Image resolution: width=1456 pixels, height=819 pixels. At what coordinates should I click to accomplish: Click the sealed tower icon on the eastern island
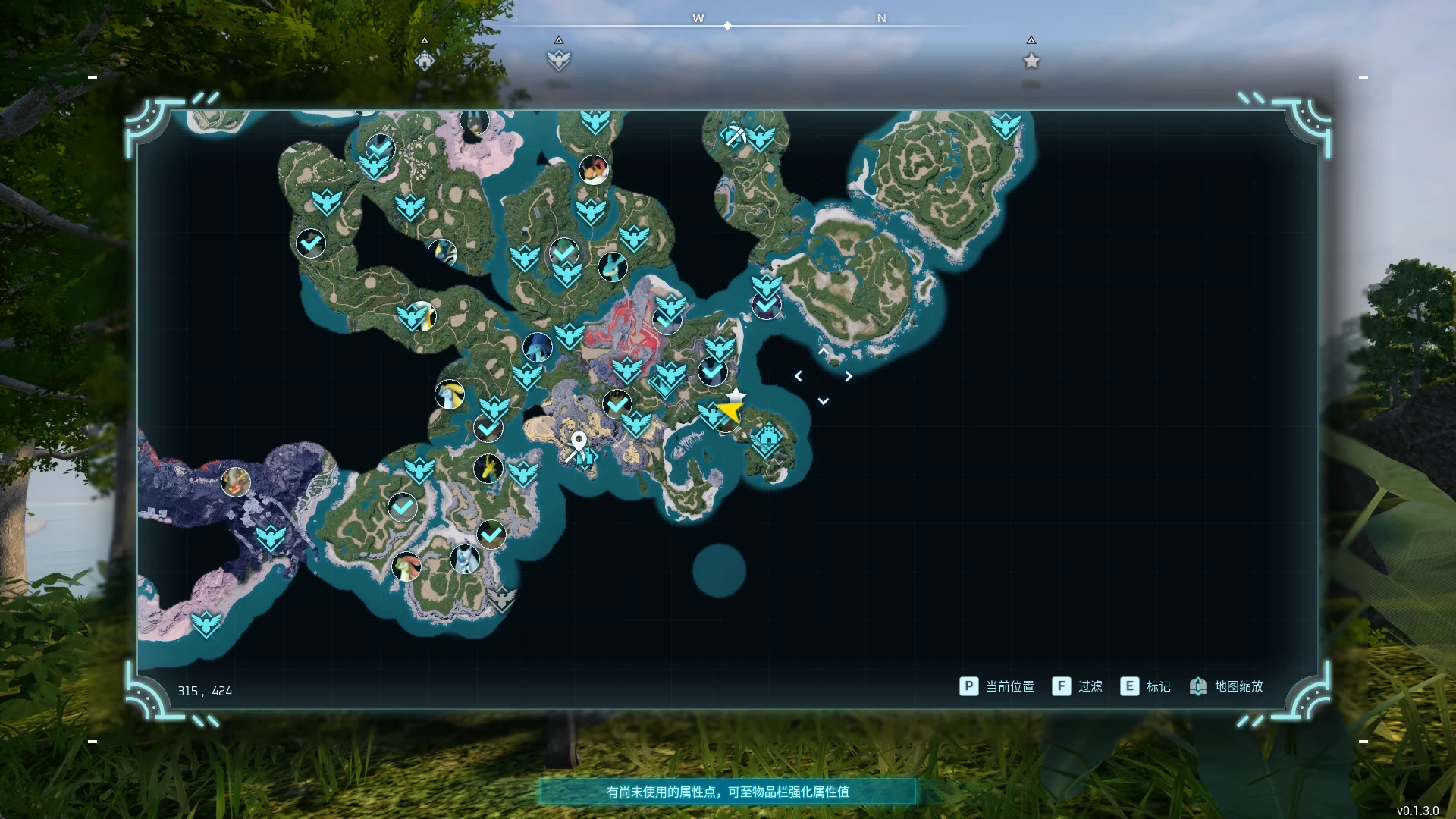(x=770, y=436)
